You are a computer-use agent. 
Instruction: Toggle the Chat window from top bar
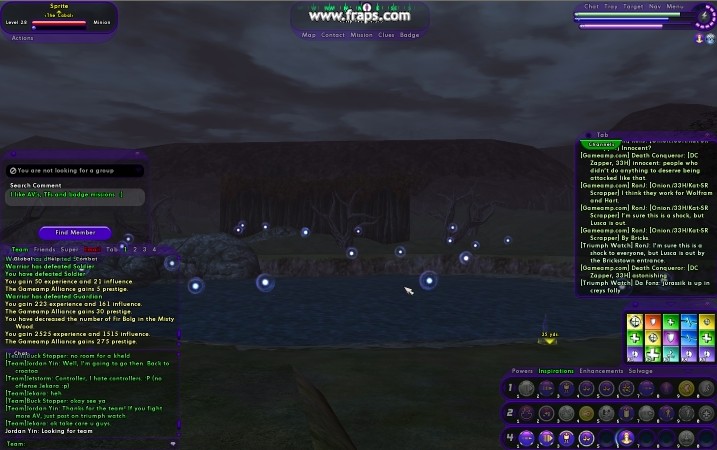pyautogui.click(x=591, y=6)
